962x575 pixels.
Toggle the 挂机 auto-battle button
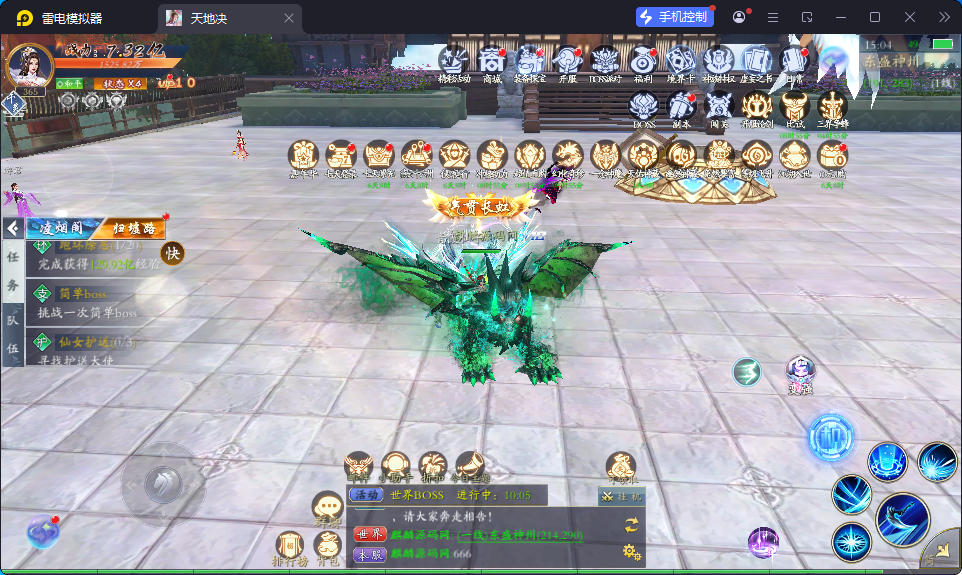coord(622,496)
